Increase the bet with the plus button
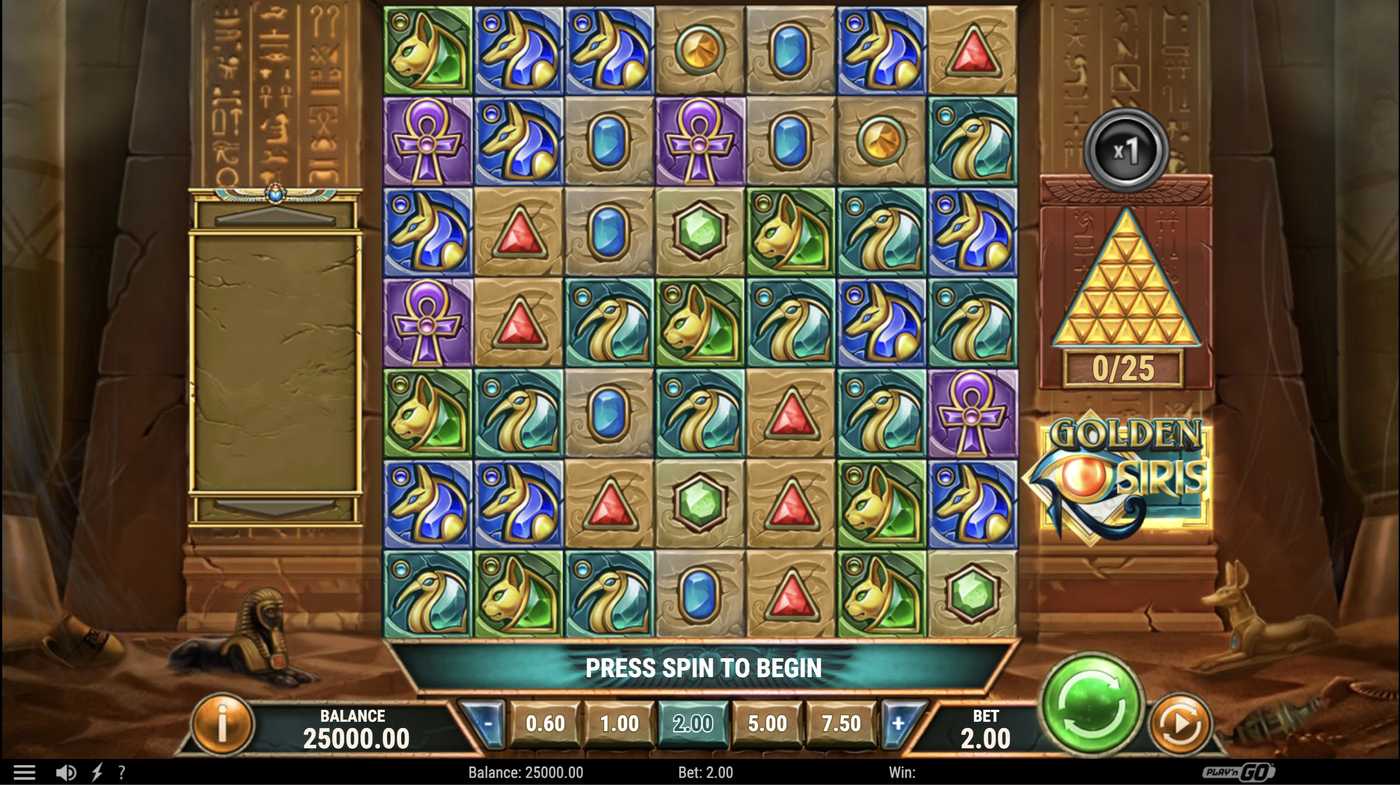The width and height of the screenshot is (1400, 785). tap(899, 724)
